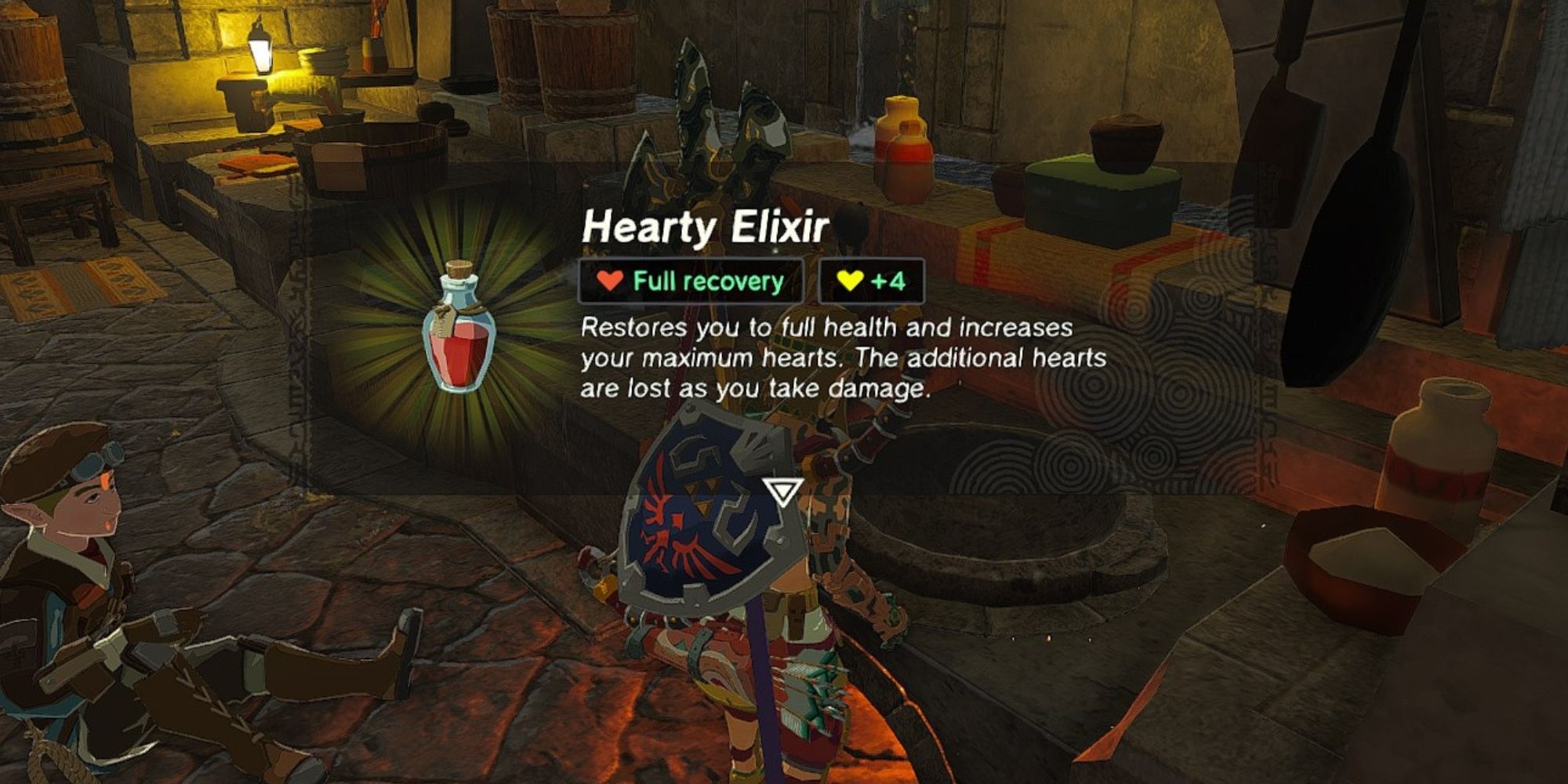Click the stats row under the title
This screenshot has width=1568, height=784.
(753, 280)
